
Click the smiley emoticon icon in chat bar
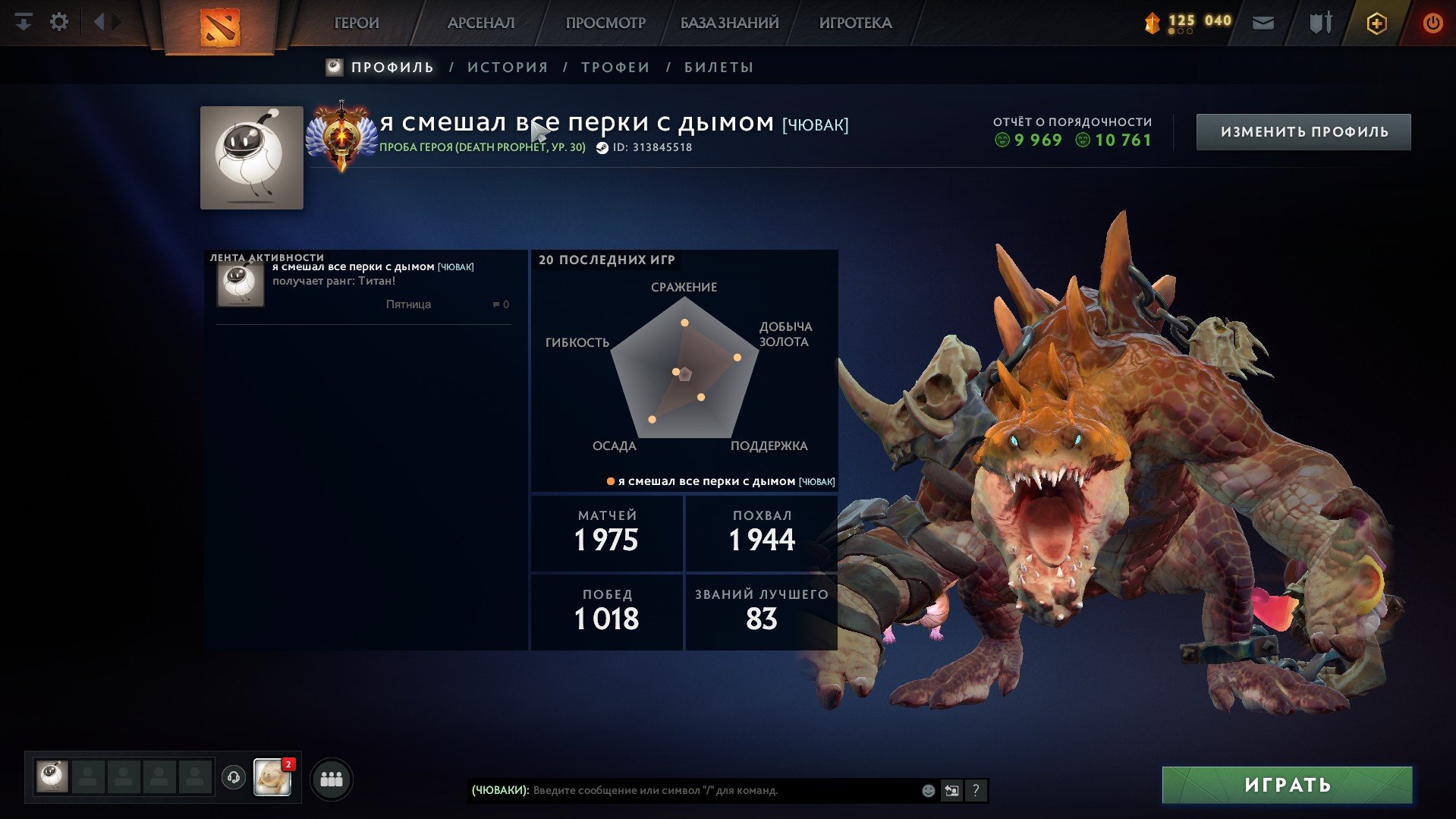pyautogui.click(x=927, y=790)
